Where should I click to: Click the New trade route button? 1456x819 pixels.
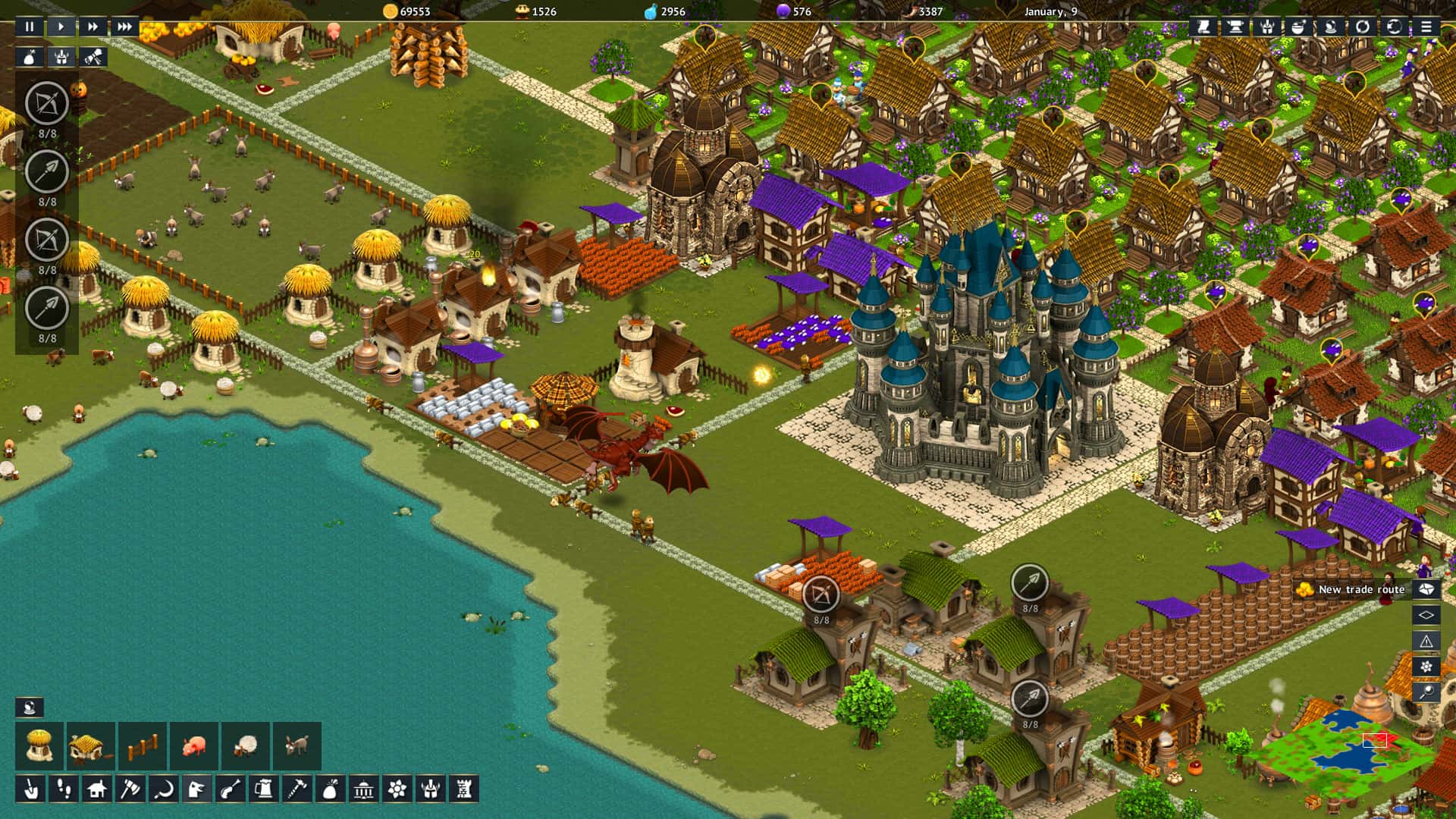pyautogui.click(x=1361, y=589)
